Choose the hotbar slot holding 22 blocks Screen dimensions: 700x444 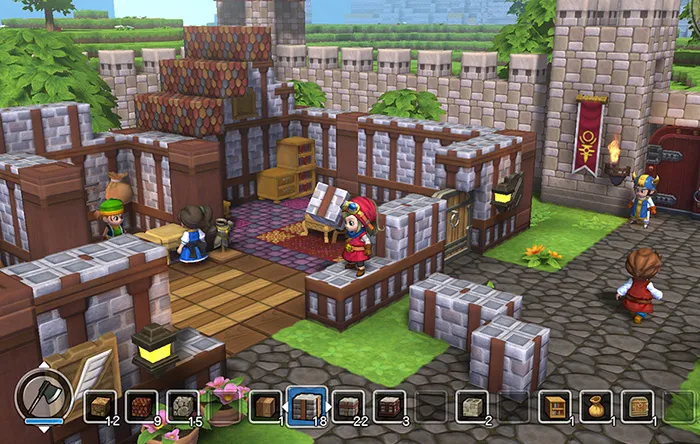point(348,406)
